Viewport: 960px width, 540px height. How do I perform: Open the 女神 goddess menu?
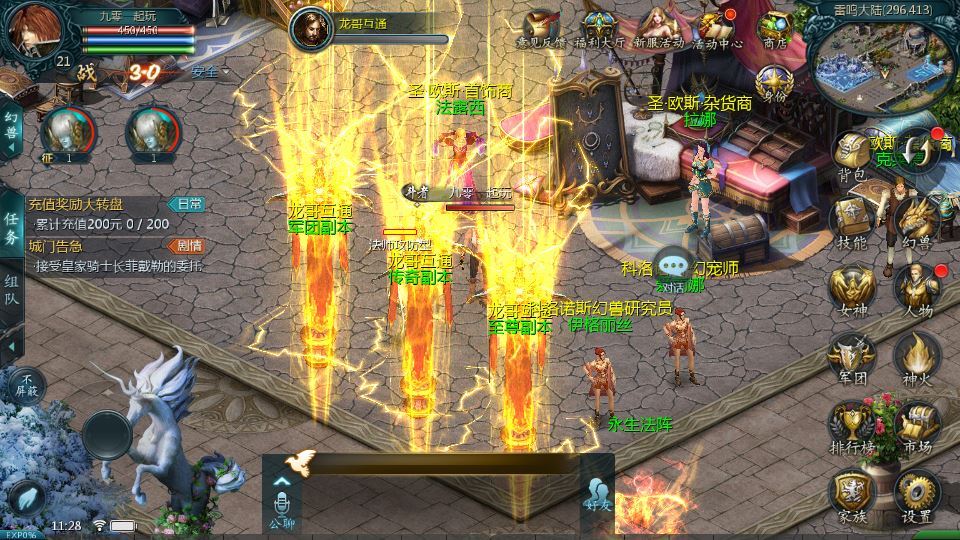[852, 290]
